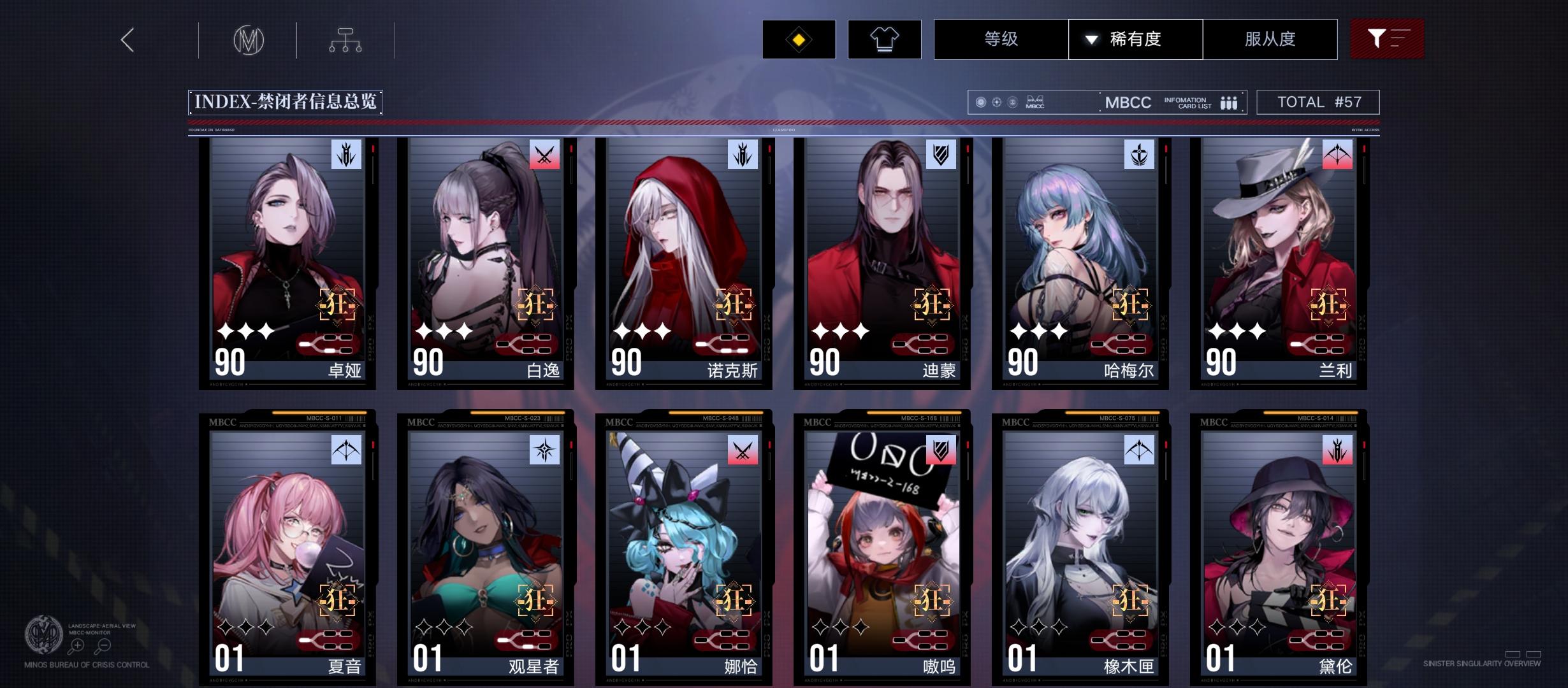Click the back arrow to leave INDEX screen
This screenshot has width=1568, height=688.
coord(126,39)
